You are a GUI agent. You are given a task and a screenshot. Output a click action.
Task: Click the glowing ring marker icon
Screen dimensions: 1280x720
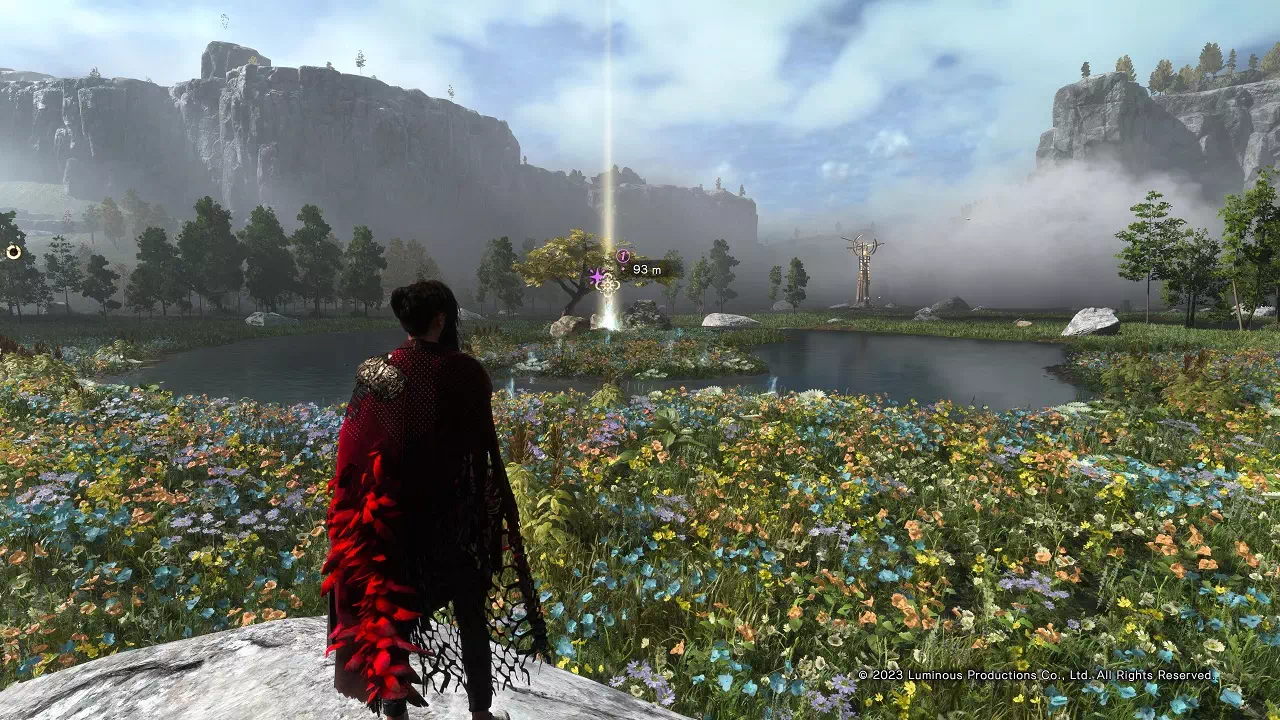click(x=13, y=252)
